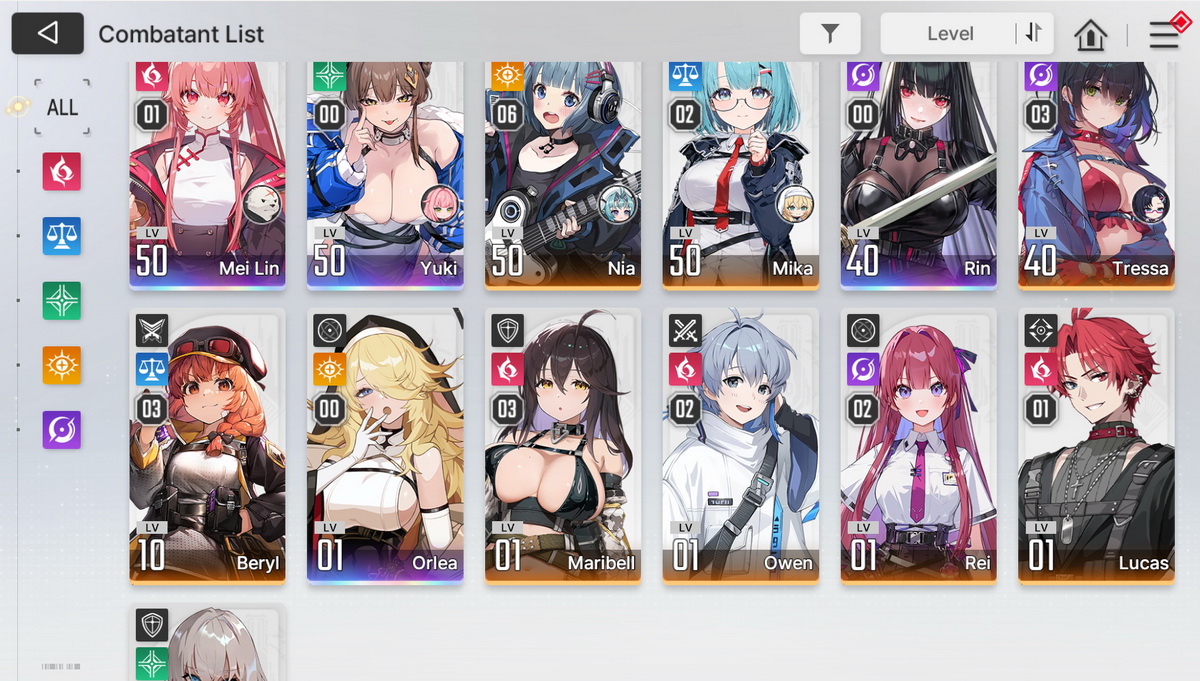The height and width of the screenshot is (681, 1200).
Task: Select the Owen combatant card
Action: pyautogui.click(x=740, y=445)
